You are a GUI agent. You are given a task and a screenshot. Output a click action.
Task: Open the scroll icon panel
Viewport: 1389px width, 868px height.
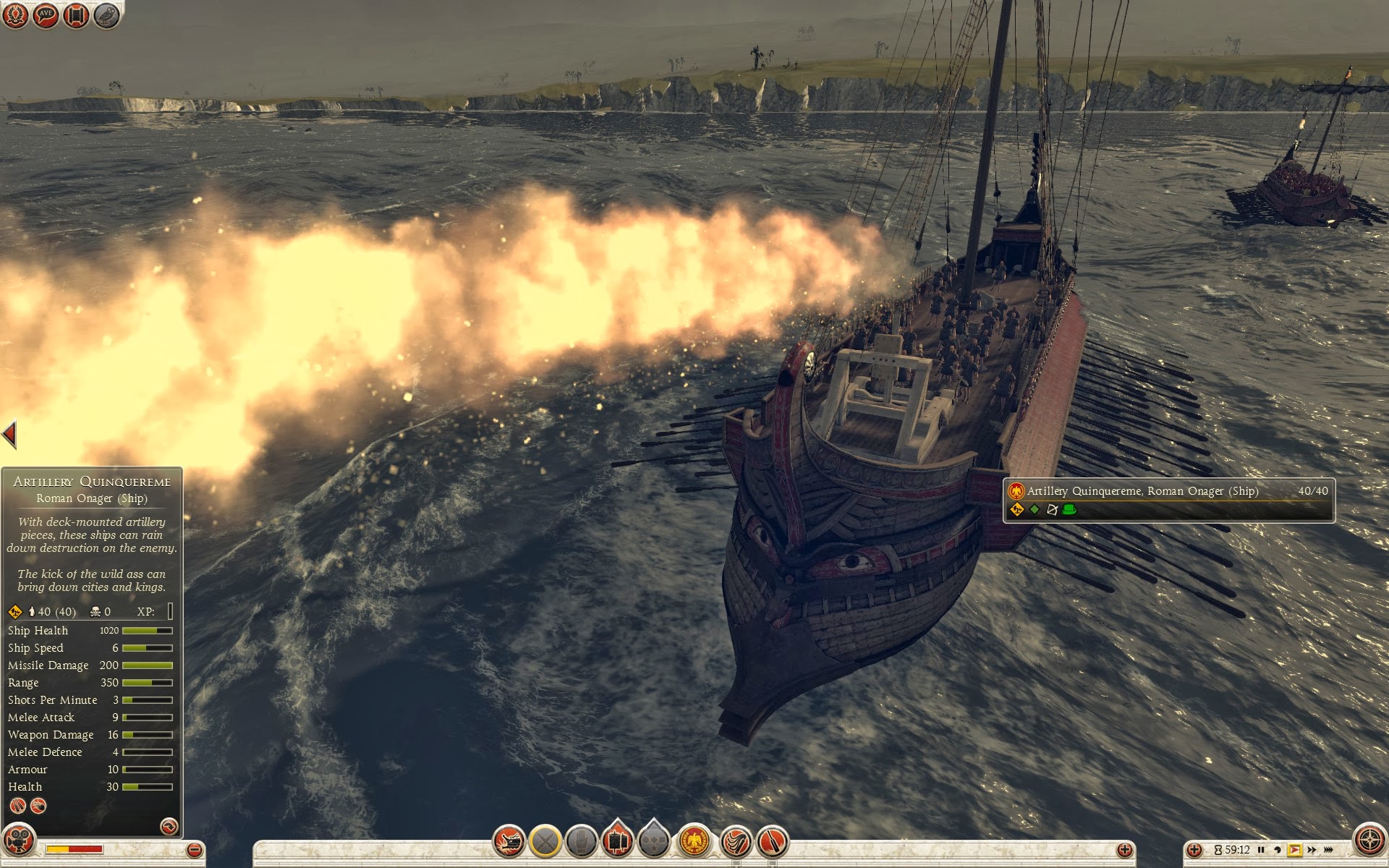click(76, 15)
